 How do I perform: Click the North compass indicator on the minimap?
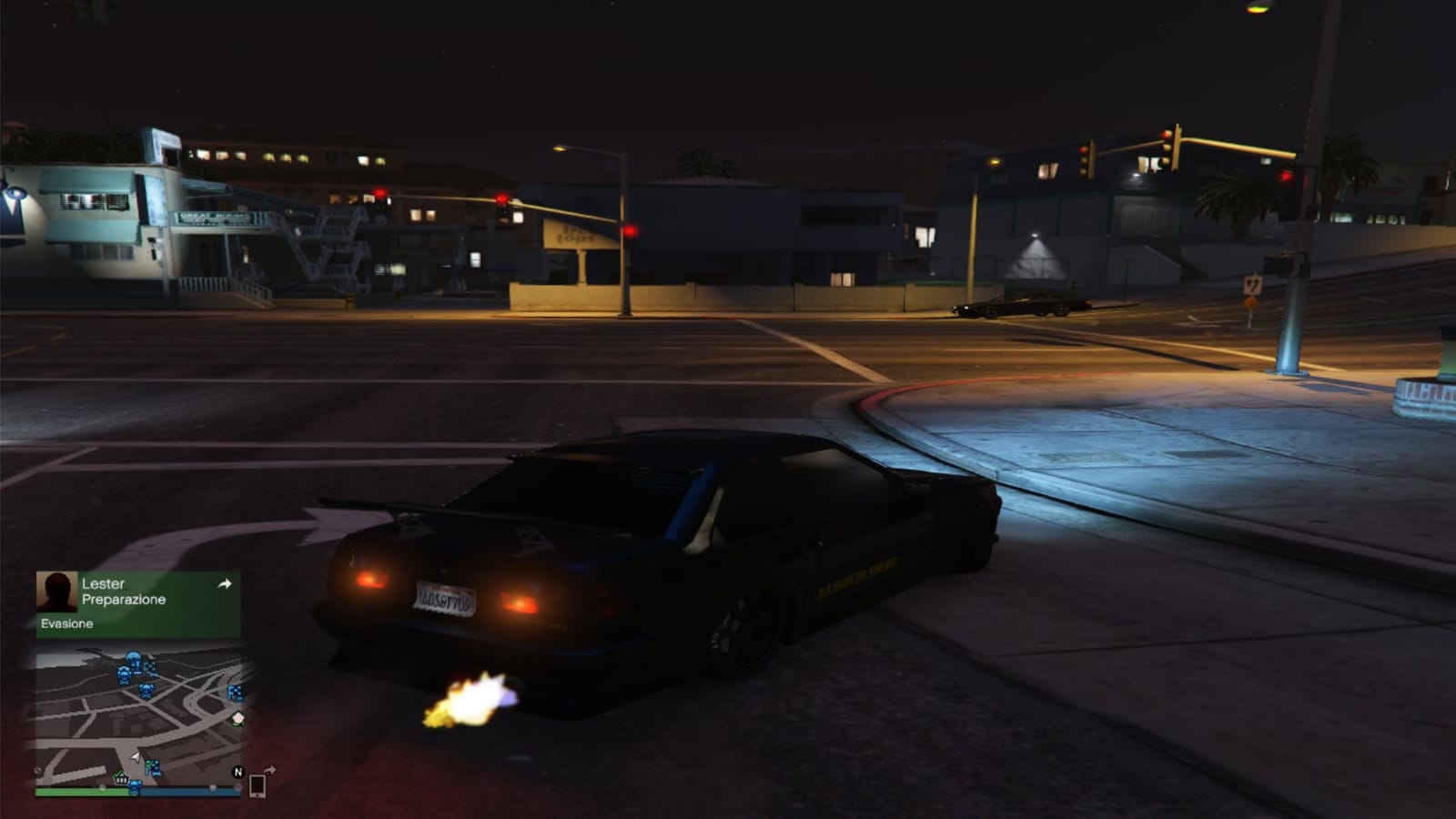[x=238, y=773]
